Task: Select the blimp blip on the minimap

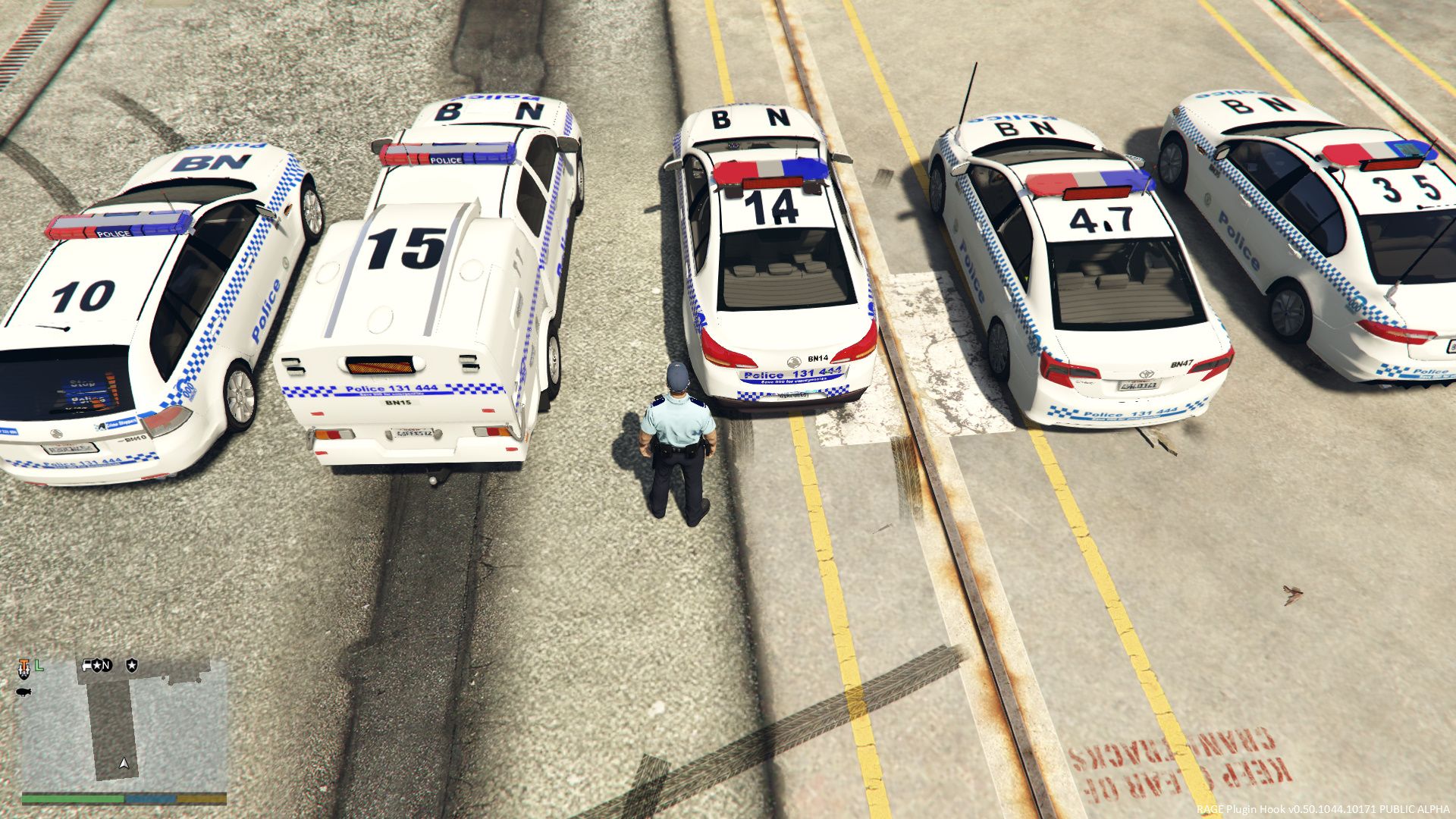Action: coord(24,692)
